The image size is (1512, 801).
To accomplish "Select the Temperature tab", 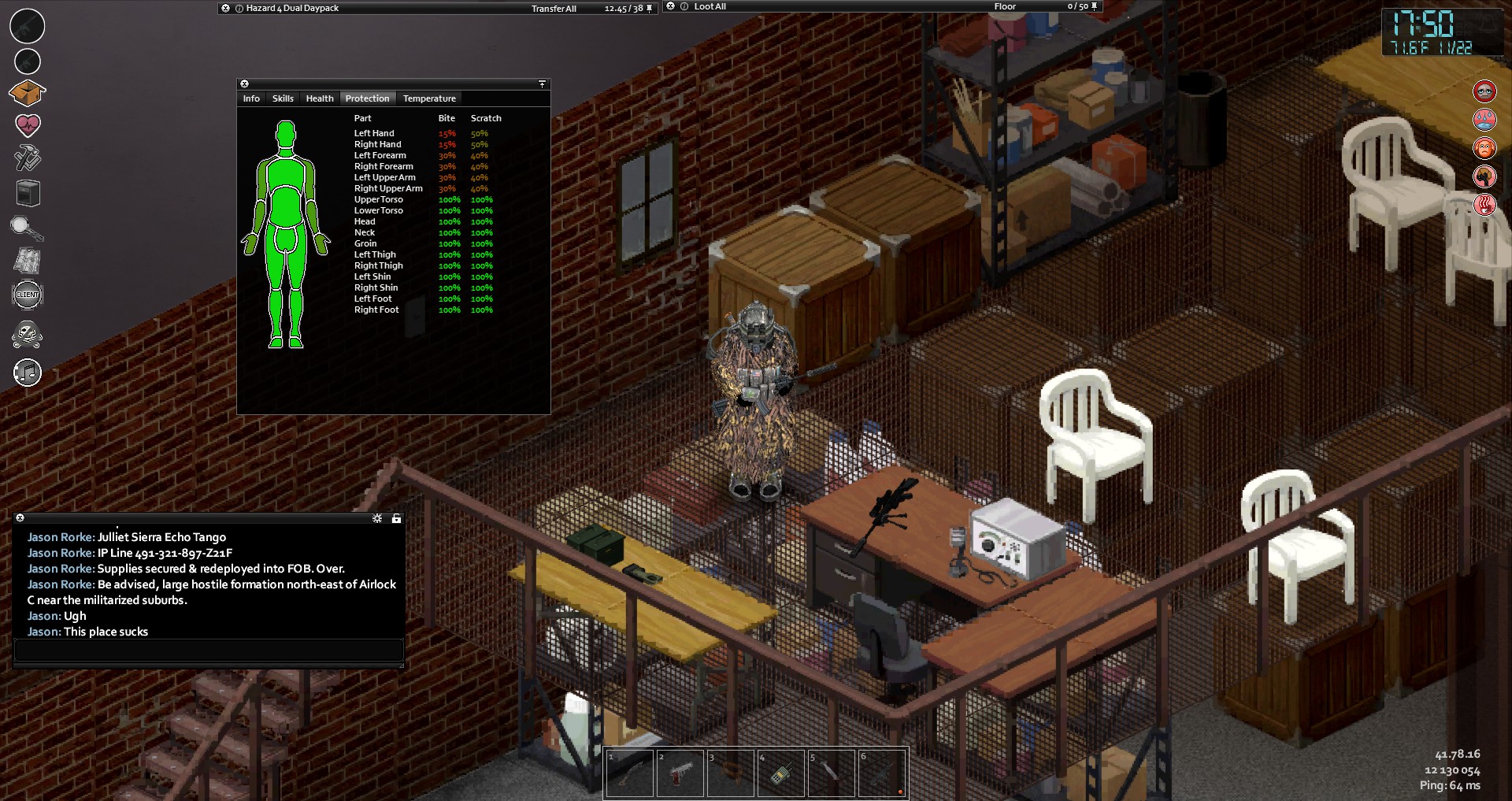I will [429, 98].
